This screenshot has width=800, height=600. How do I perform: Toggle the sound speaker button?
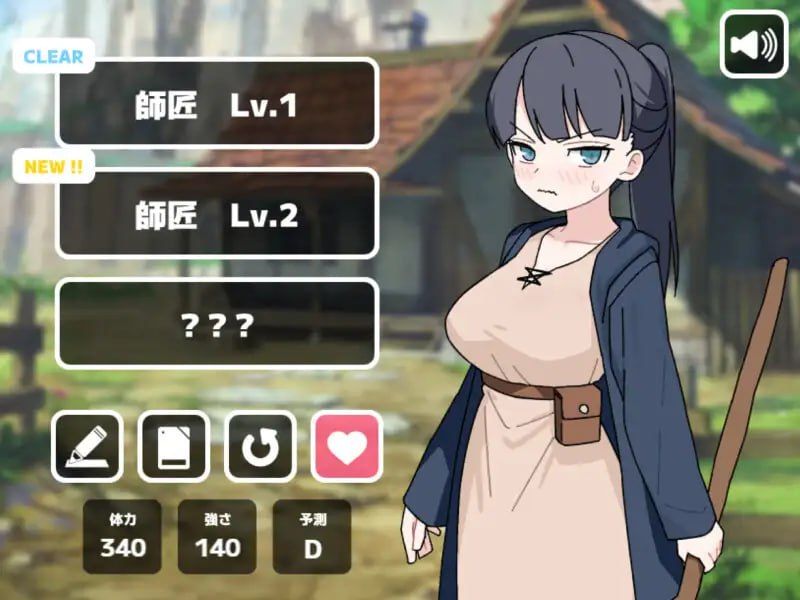pyautogui.click(x=754, y=44)
